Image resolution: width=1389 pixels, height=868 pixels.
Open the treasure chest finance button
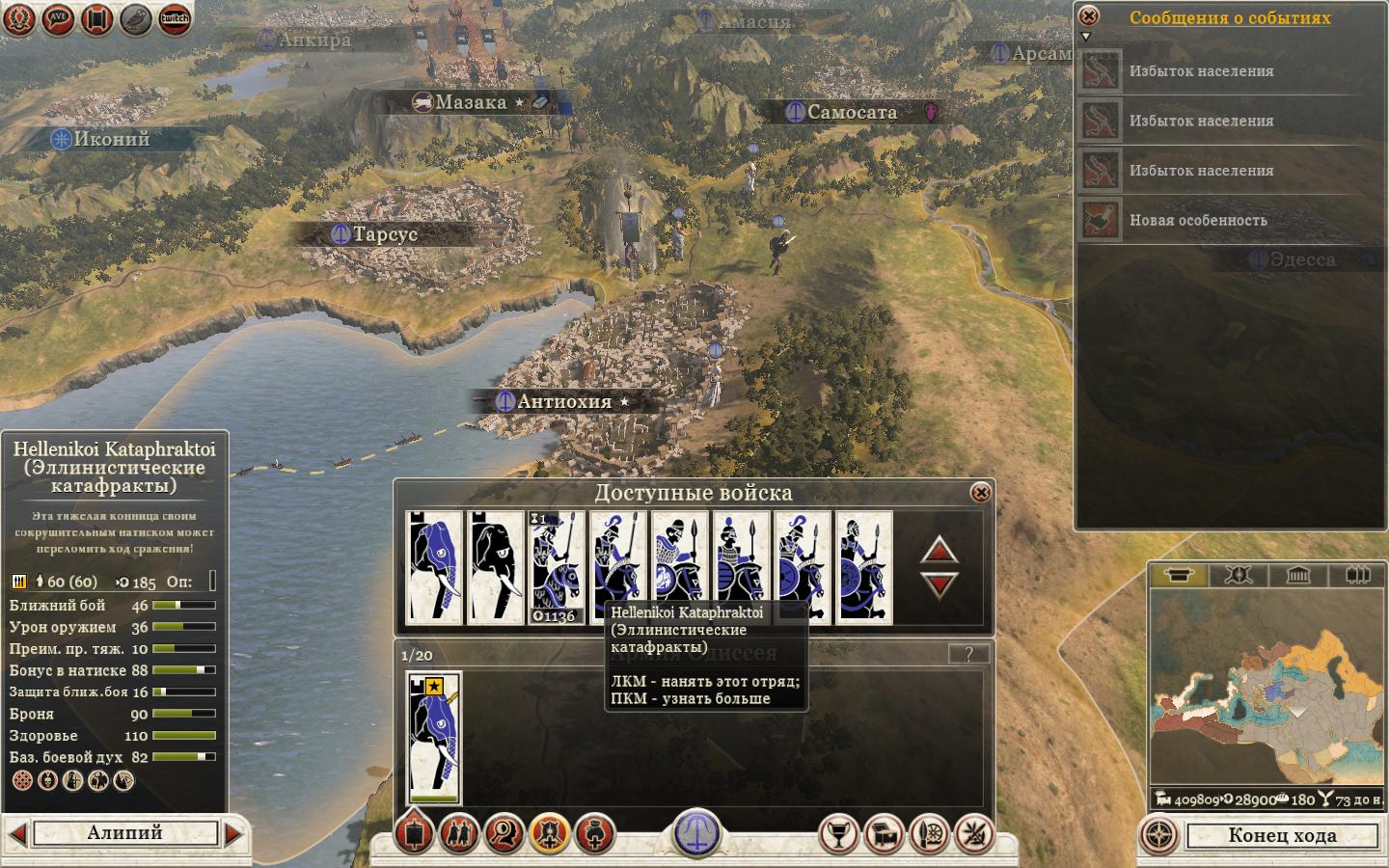(x=884, y=833)
